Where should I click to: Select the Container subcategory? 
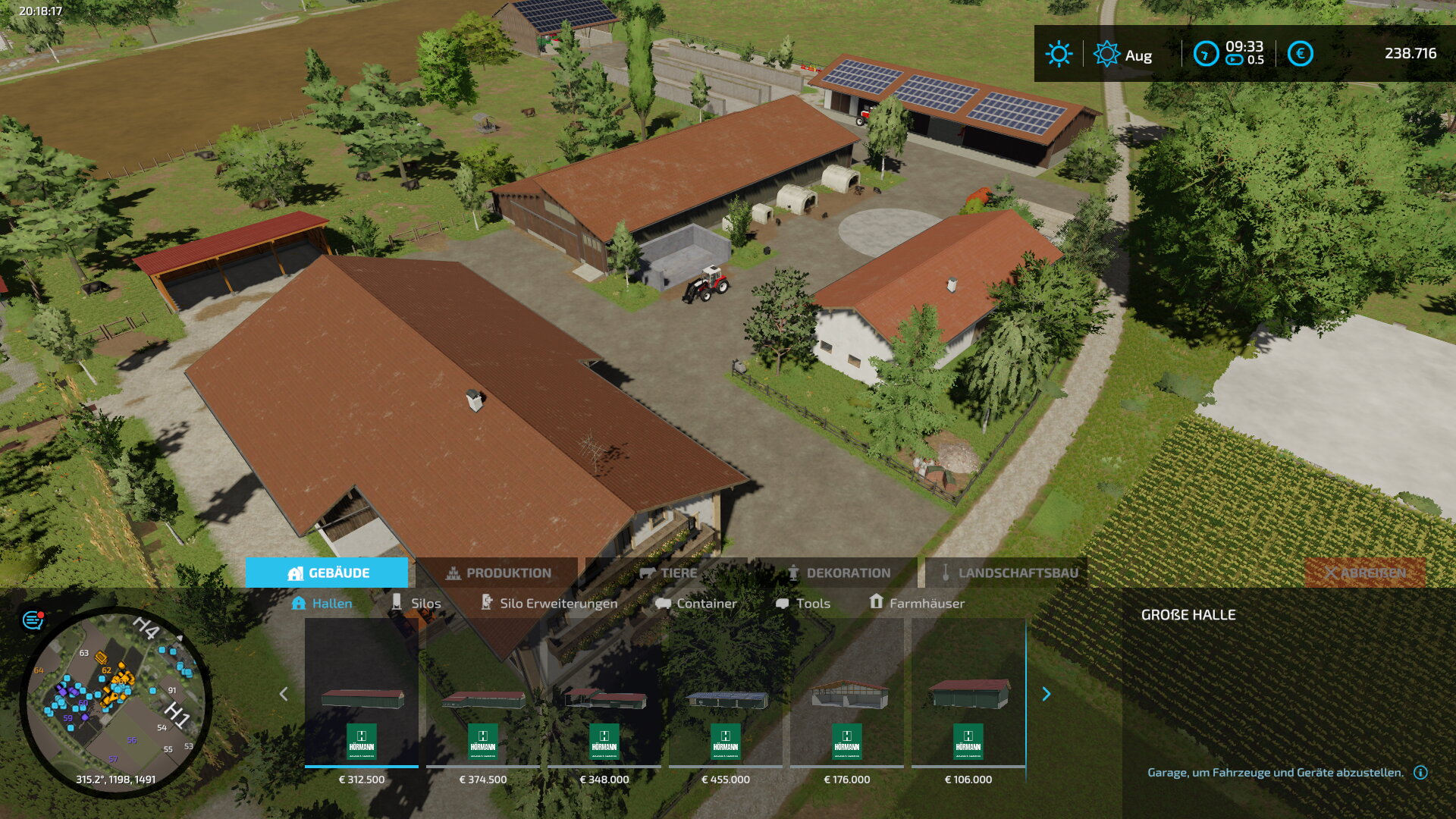click(x=696, y=603)
